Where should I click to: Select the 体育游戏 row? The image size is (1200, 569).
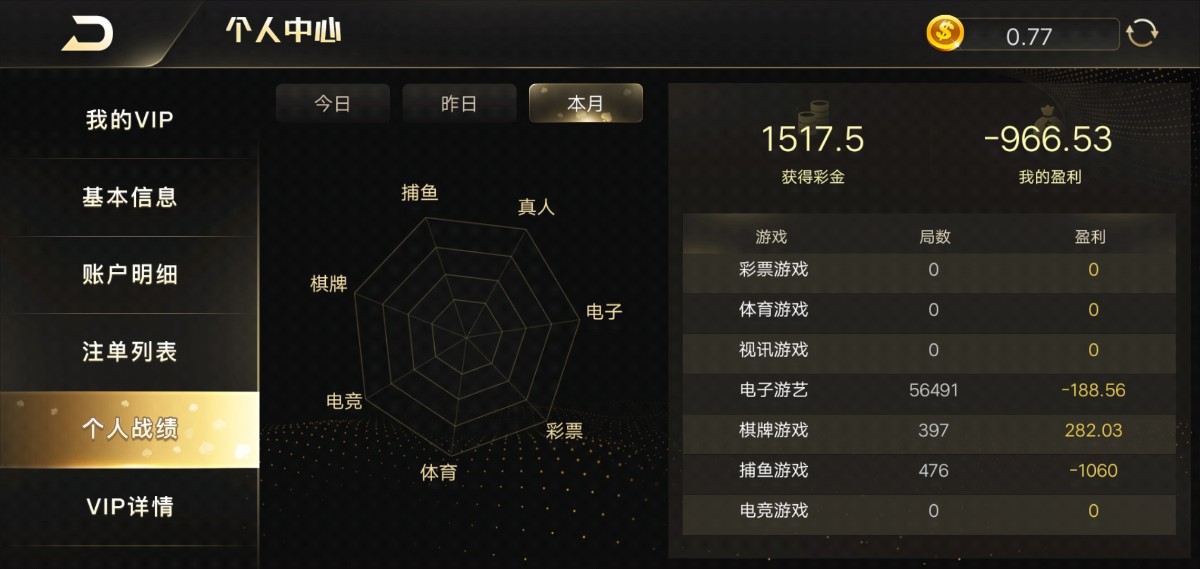(929, 310)
